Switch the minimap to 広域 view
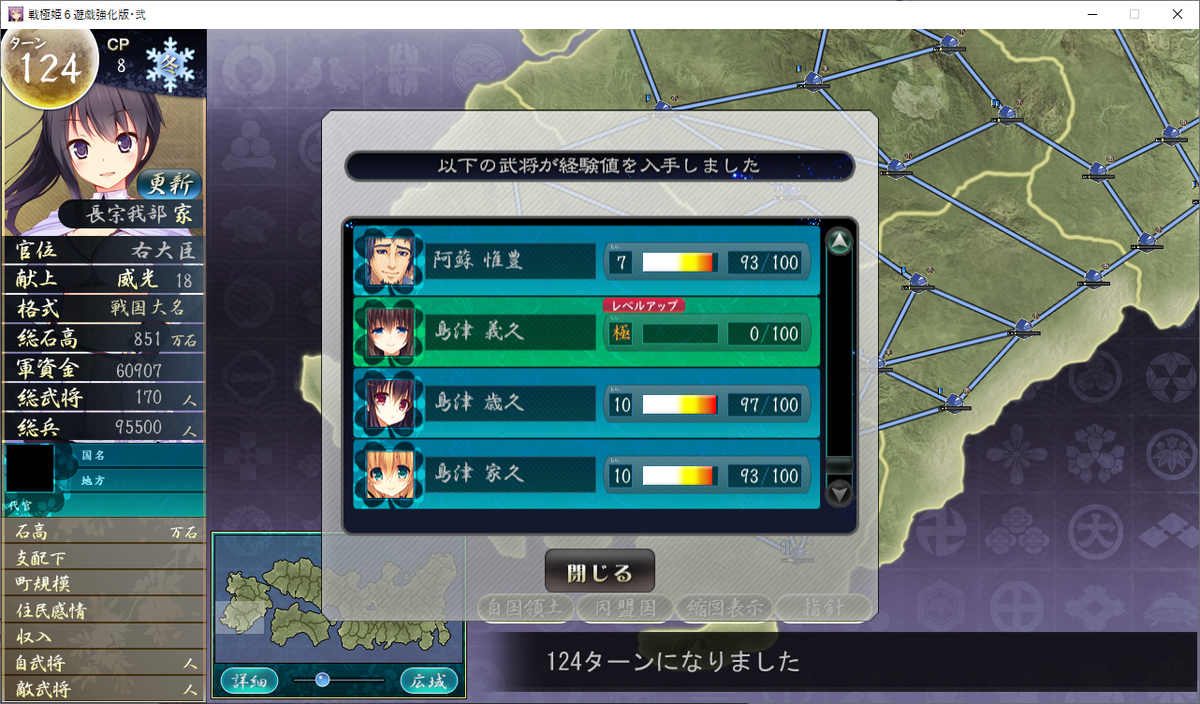 tap(429, 682)
